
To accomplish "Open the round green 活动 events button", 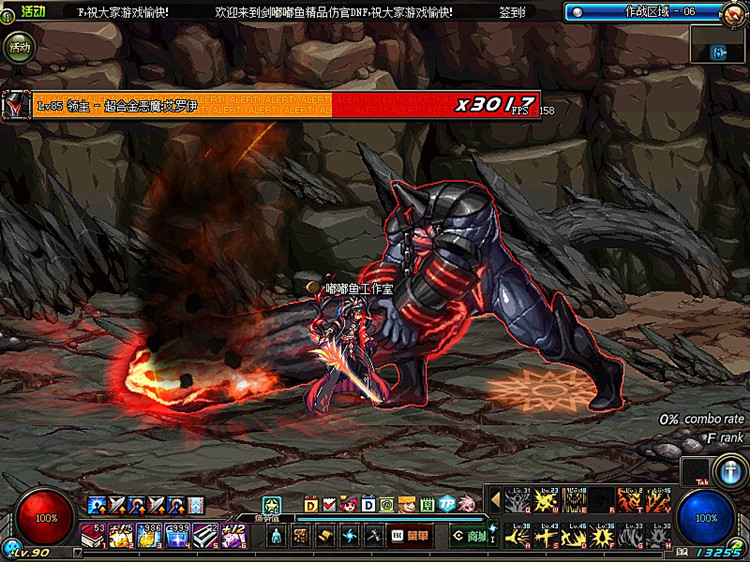I will 16,46.
